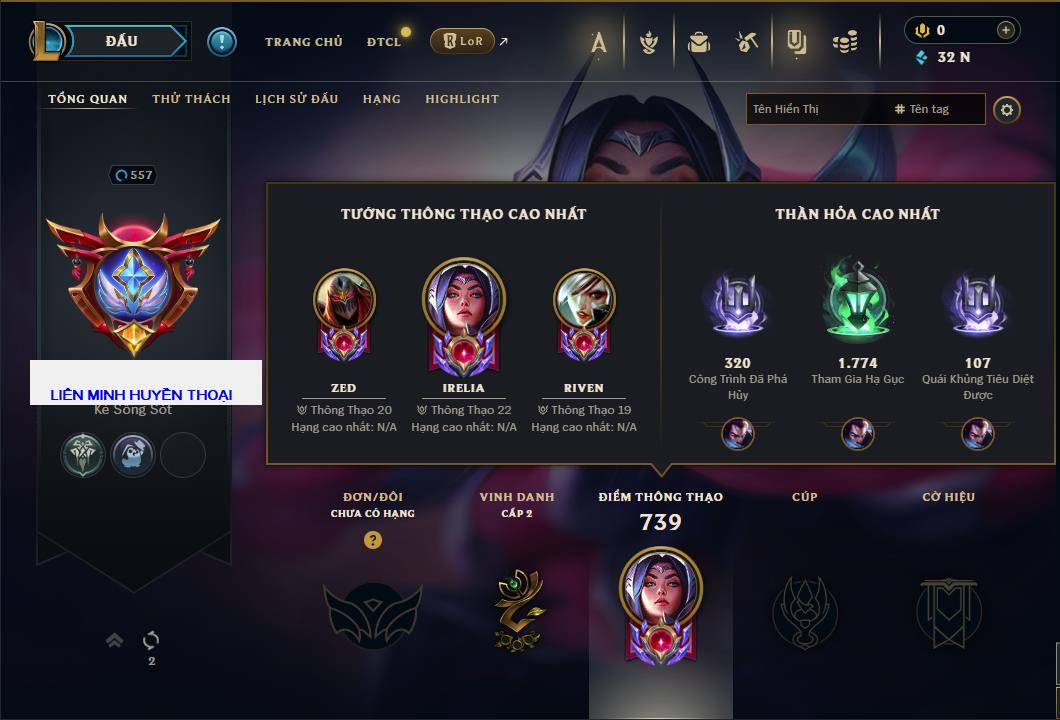
Task: Start a match with the ĐẤU button
Action: point(121,41)
